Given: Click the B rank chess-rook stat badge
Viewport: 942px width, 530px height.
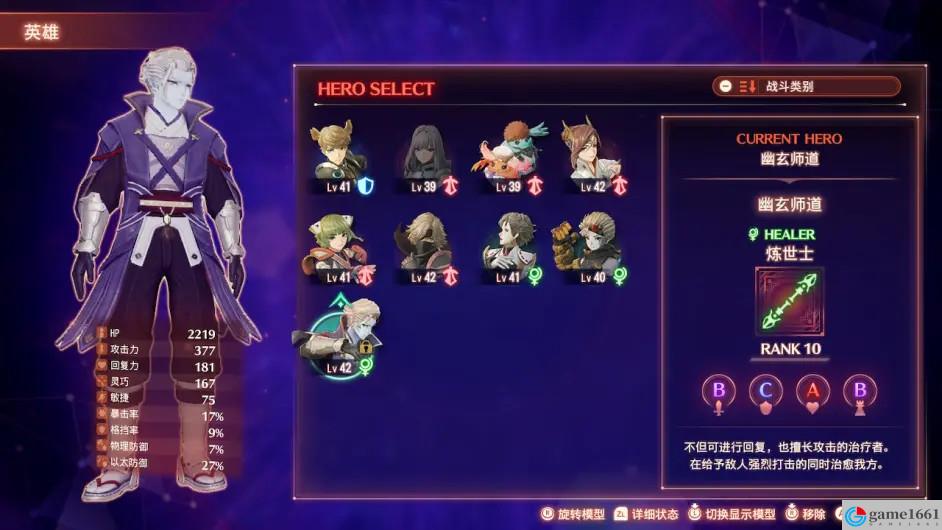Looking at the screenshot, I should (858, 392).
